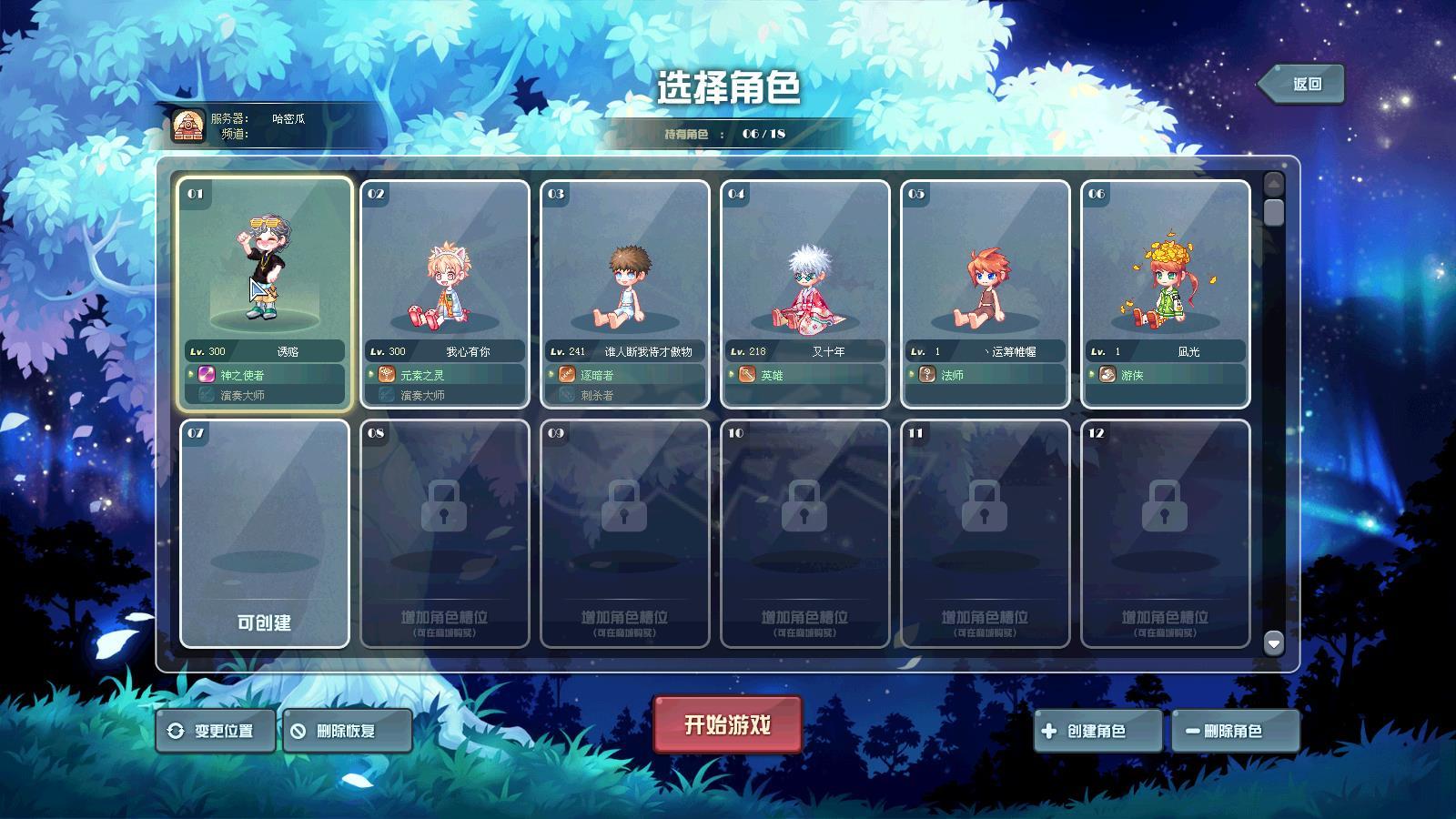Image resolution: width=1456 pixels, height=819 pixels.
Task: Click the empty 可创建 slot 07
Action: pos(264,533)
